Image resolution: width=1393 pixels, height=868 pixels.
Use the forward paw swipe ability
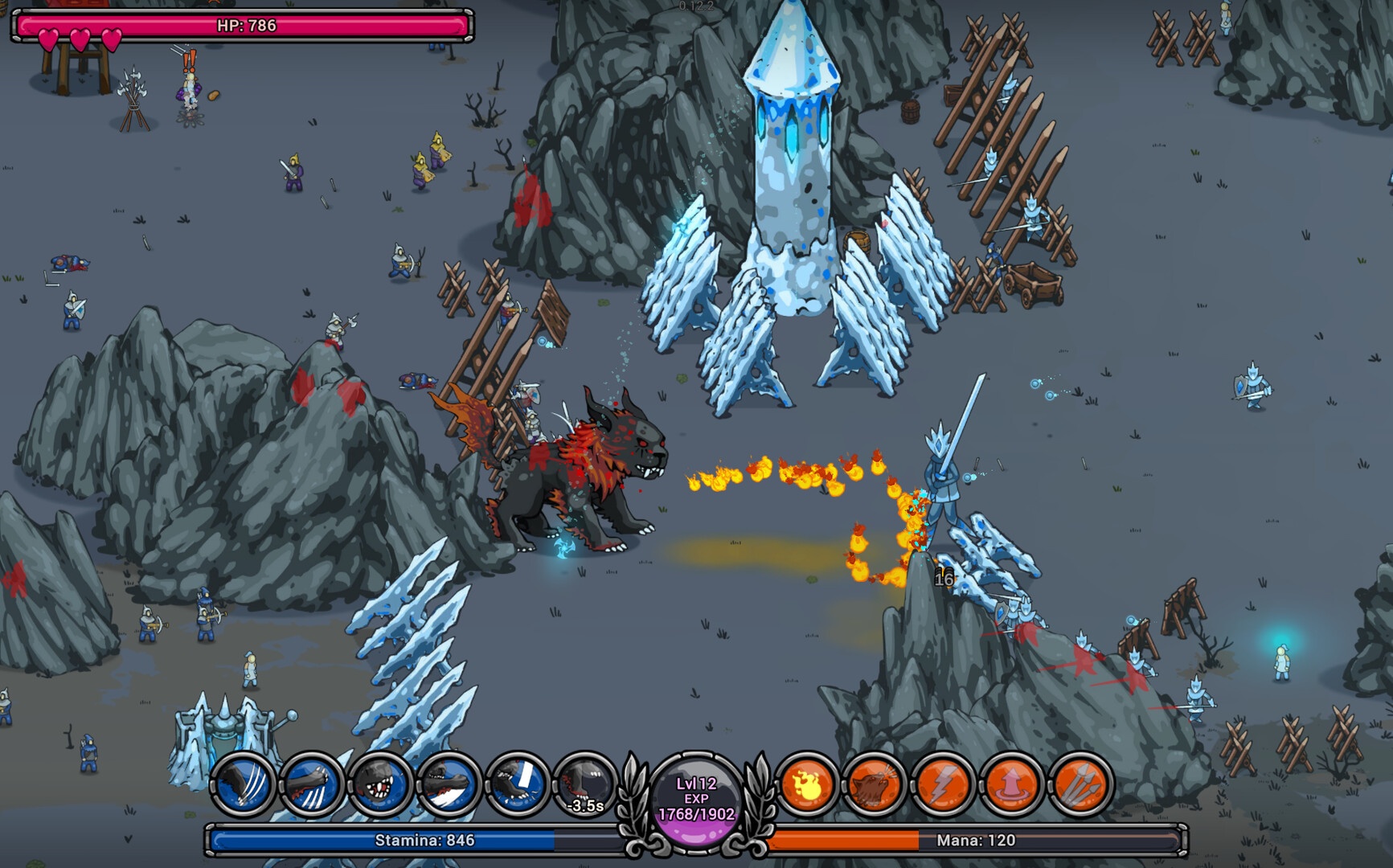pos(312,784)
